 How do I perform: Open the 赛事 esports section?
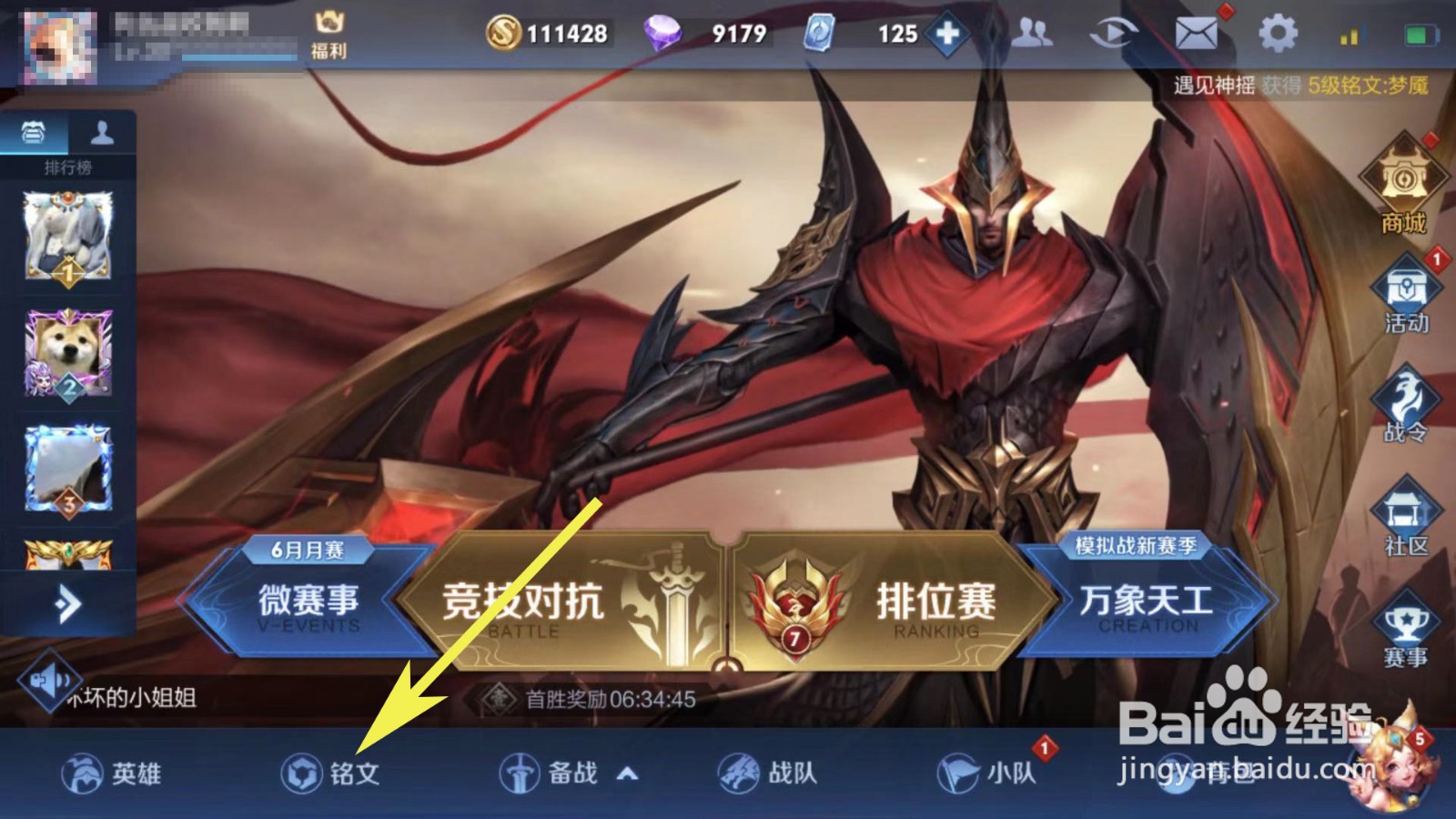coord(1406,623)
